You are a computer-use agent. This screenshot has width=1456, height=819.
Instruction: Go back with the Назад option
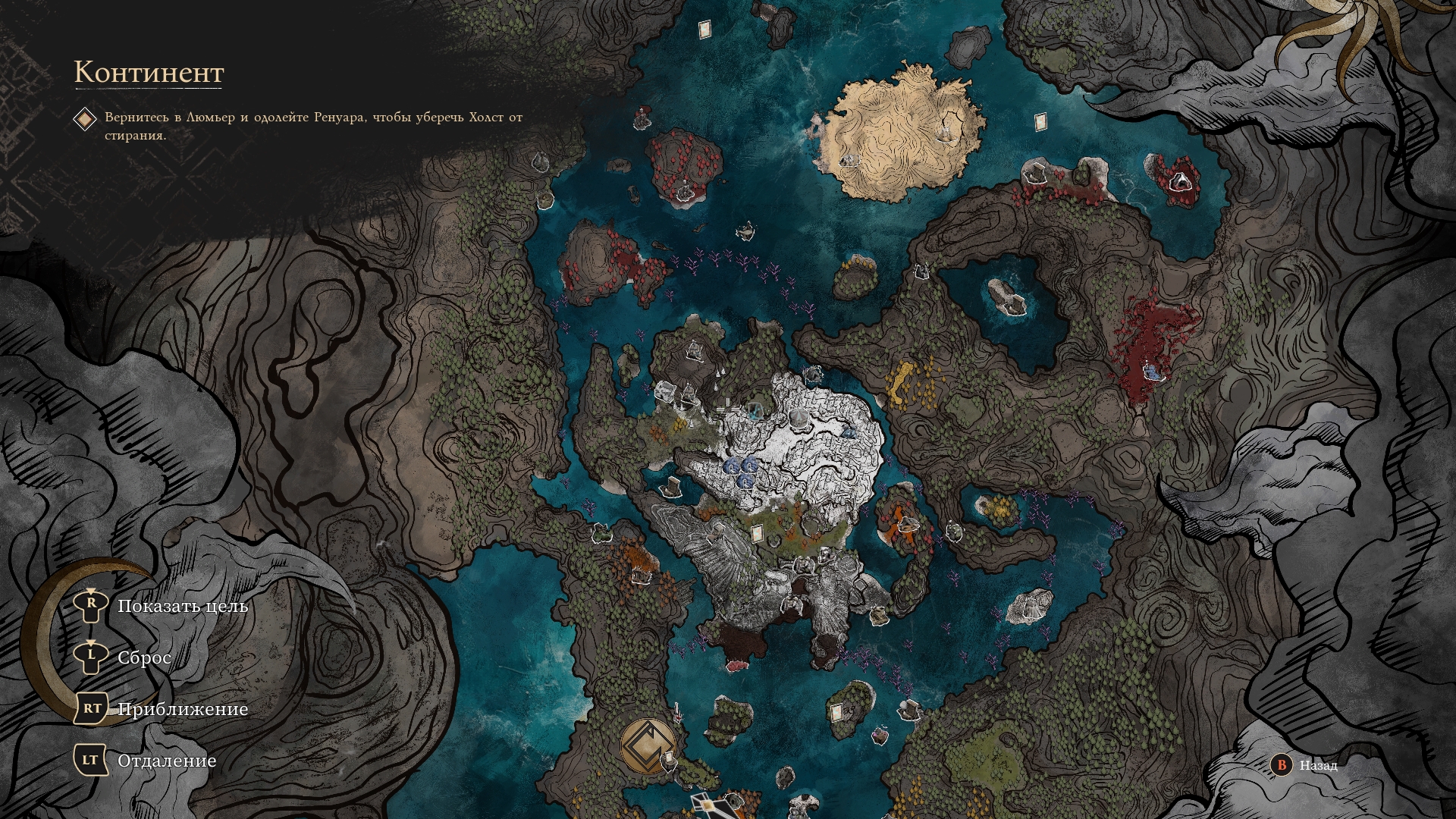[1317, 765]
